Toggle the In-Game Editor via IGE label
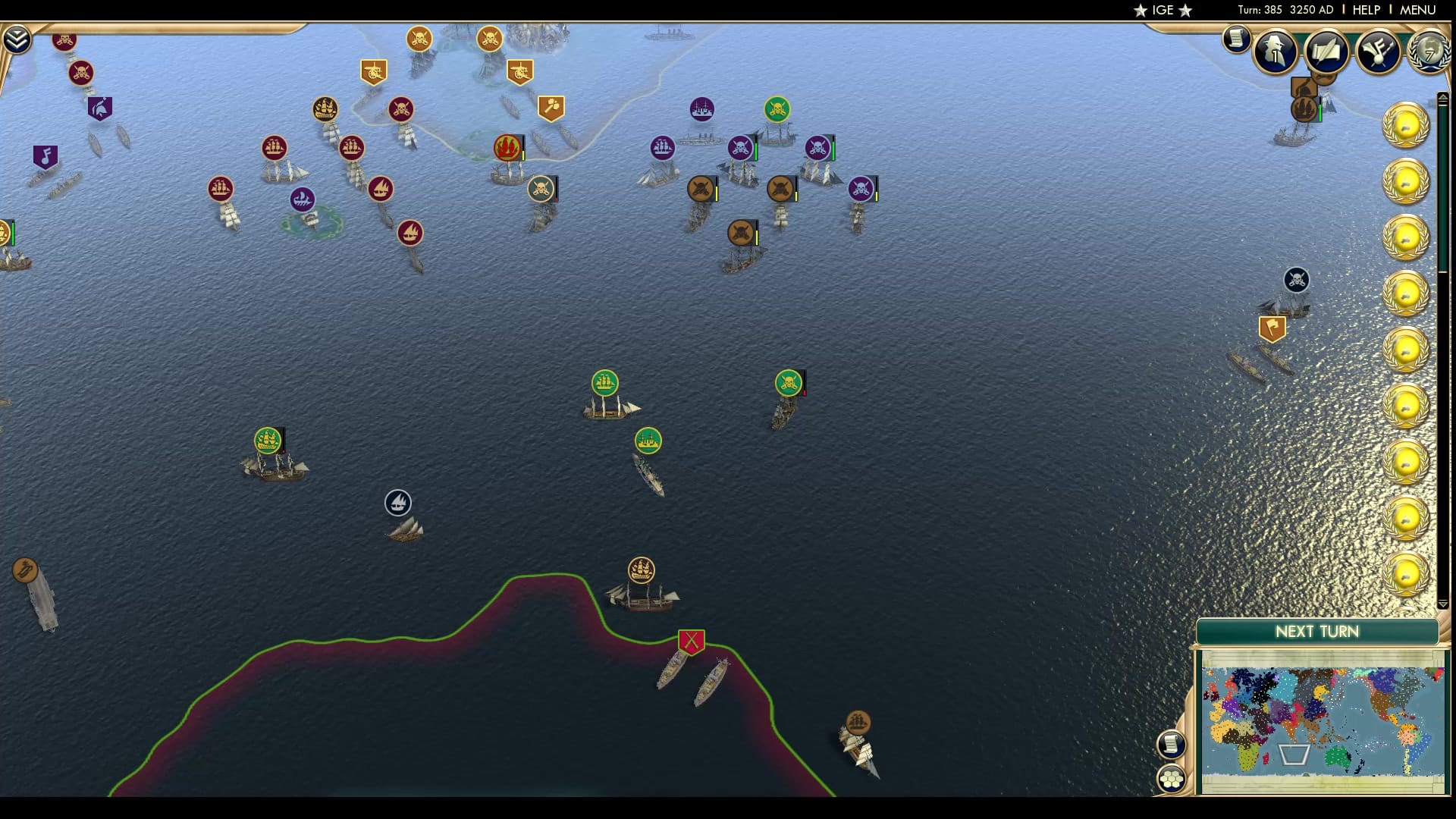 pyautogui.click(x=1162, y=11)
